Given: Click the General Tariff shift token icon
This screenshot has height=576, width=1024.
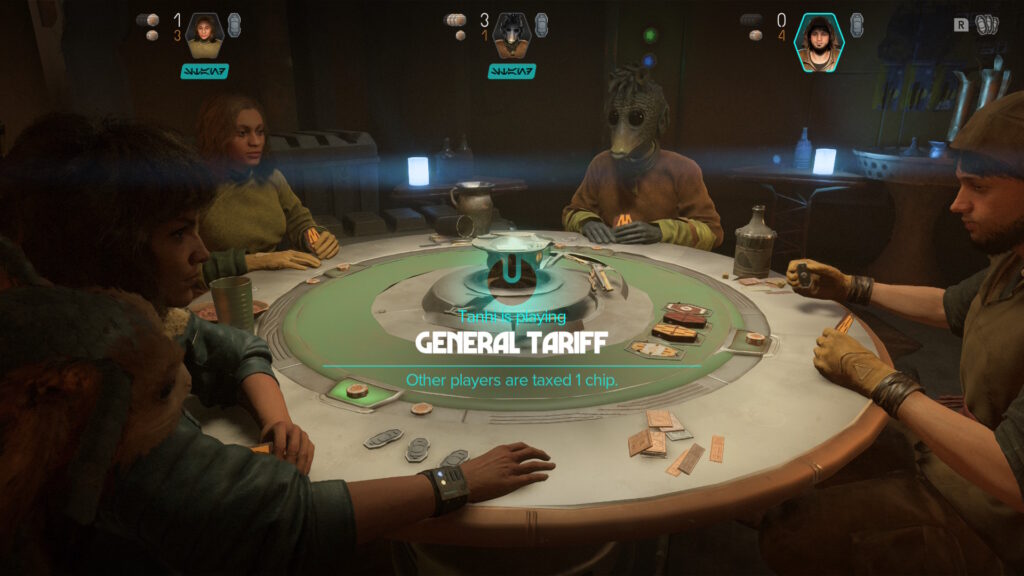Looking at the screenshot, I should click(512, 273).
